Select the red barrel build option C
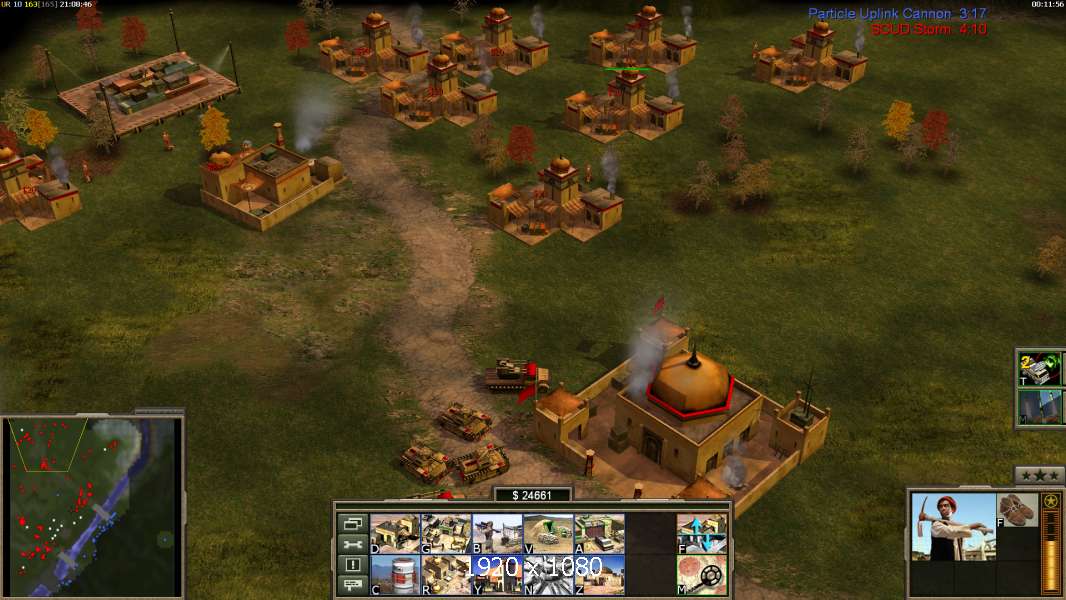 point(395,575)
